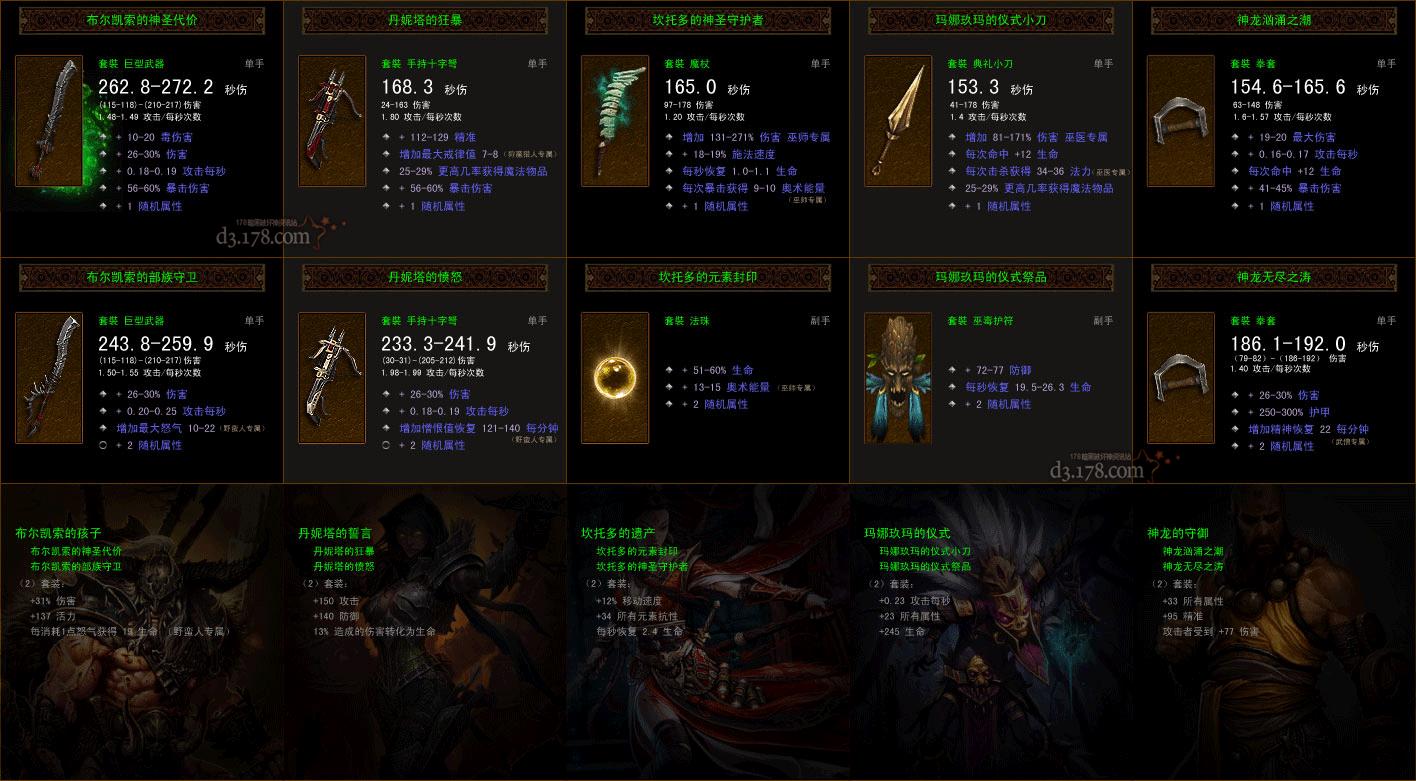Click the 坎托多的元素封印 title banner
The width and height of the screenshot is (1416, 781).
pos(707,278)
